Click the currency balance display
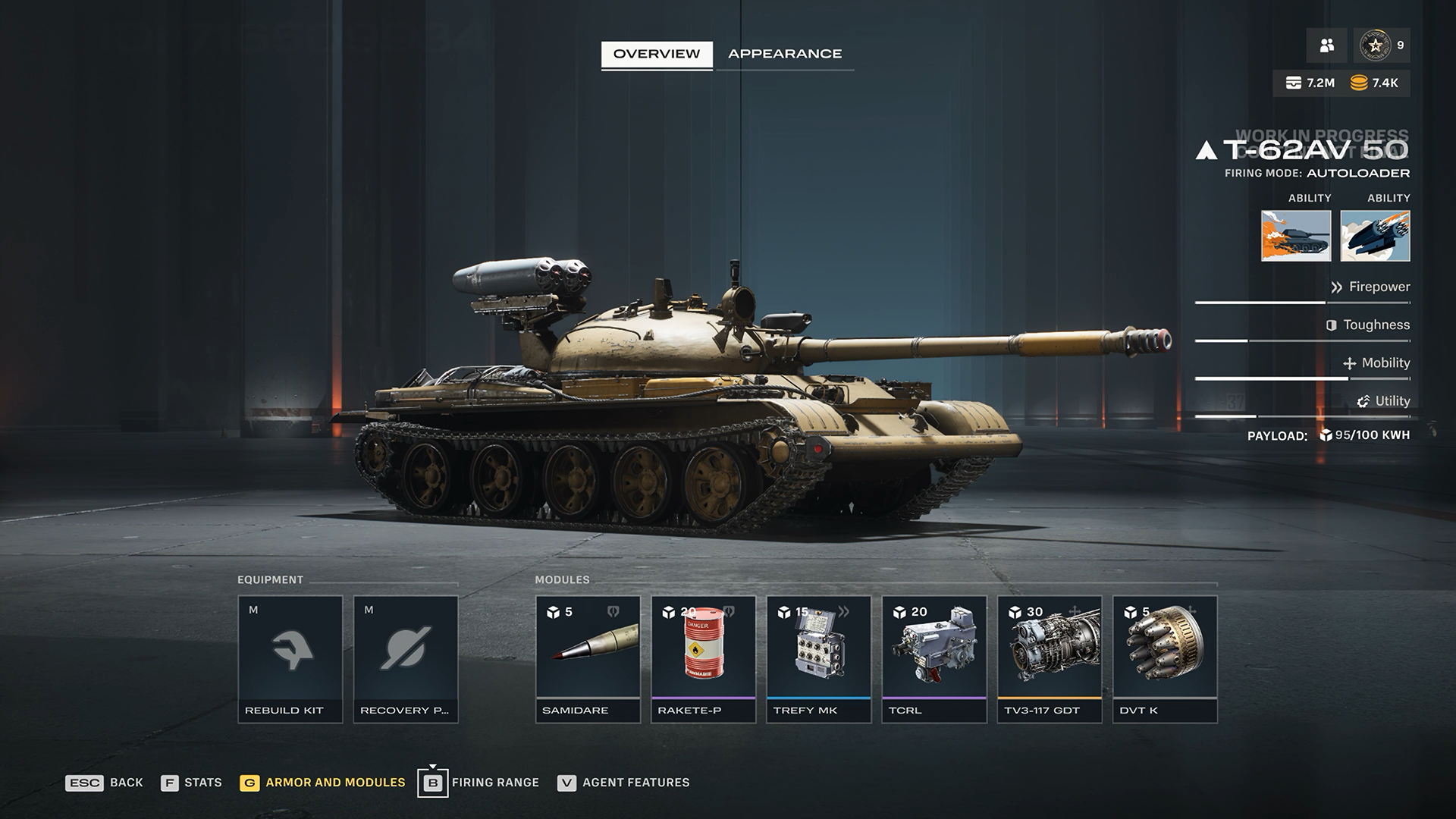Viewport: 1456px width, 819px height. [1341, 83]
